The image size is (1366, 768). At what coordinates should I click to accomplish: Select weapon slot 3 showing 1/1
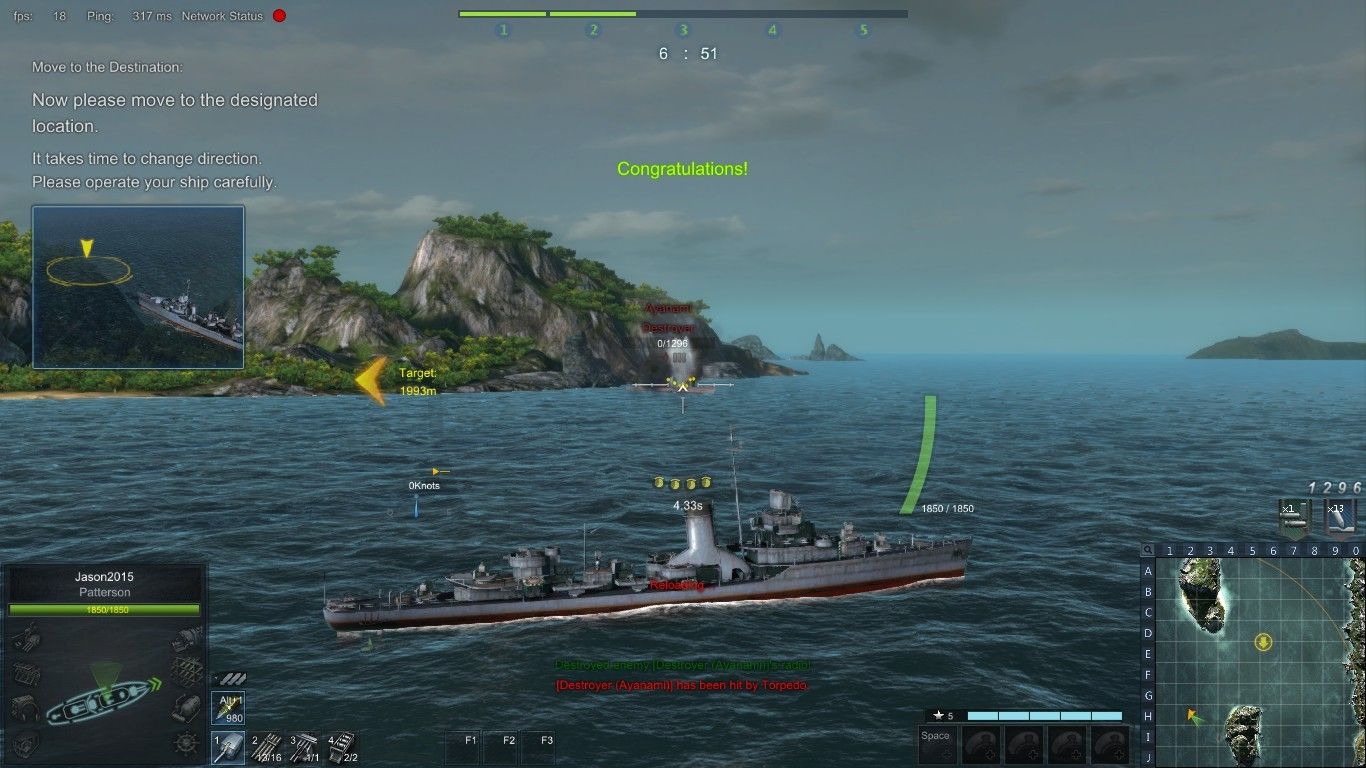[305, 746]
